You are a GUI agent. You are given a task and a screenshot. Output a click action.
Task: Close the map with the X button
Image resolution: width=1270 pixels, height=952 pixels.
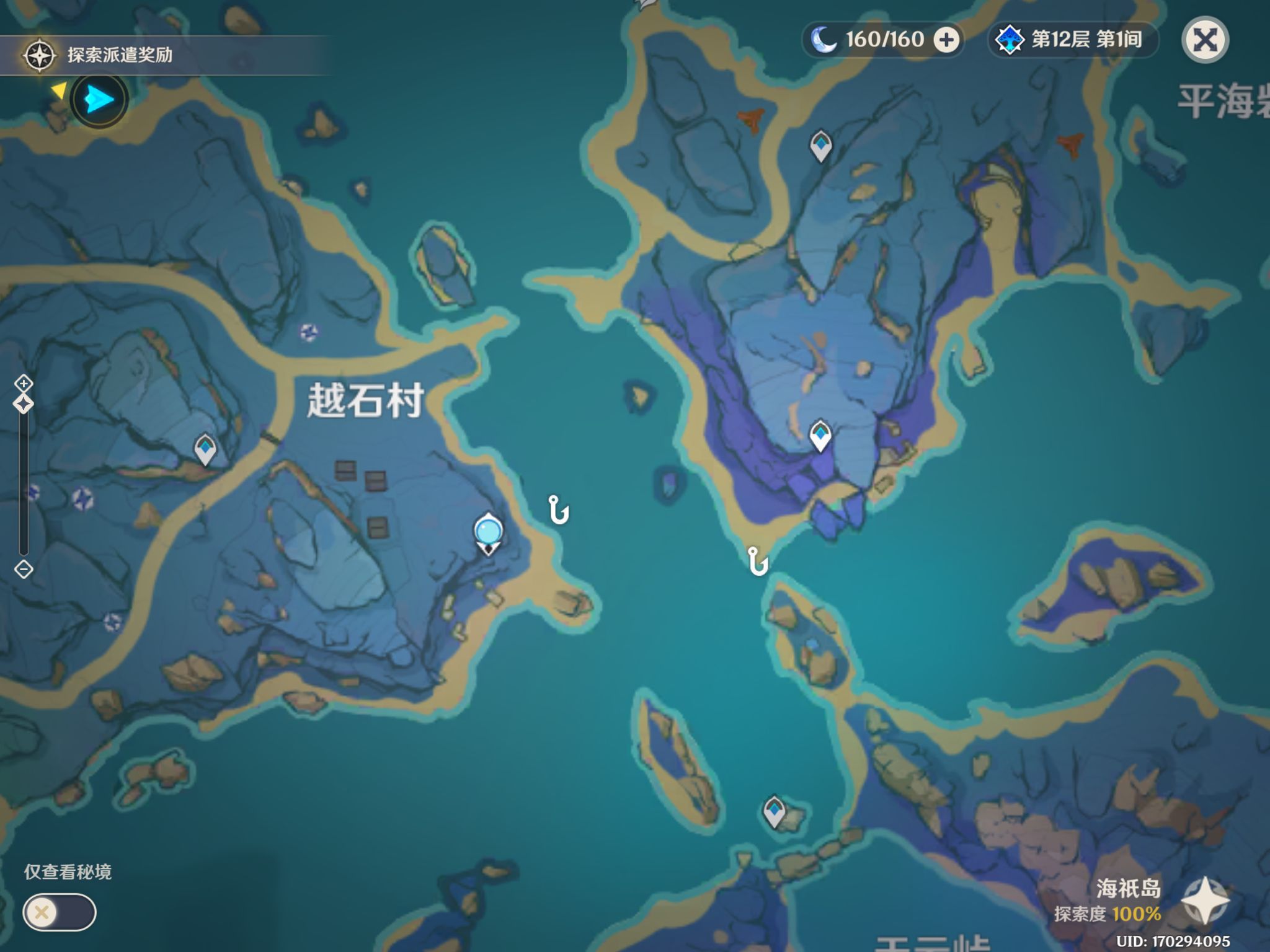pos(1205,40)
